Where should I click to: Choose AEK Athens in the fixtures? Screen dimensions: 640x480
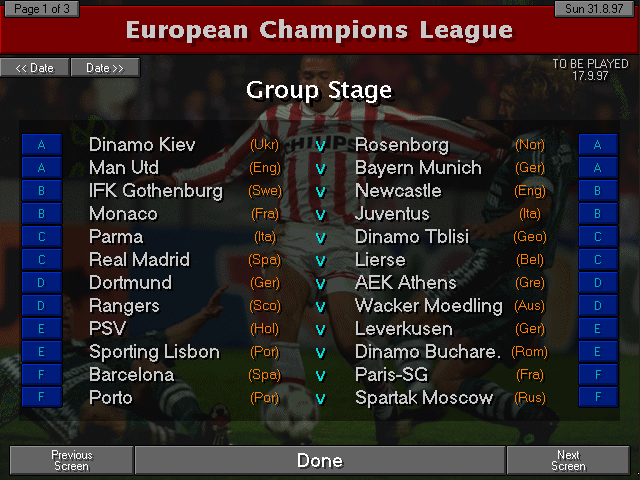click(405, 283)
